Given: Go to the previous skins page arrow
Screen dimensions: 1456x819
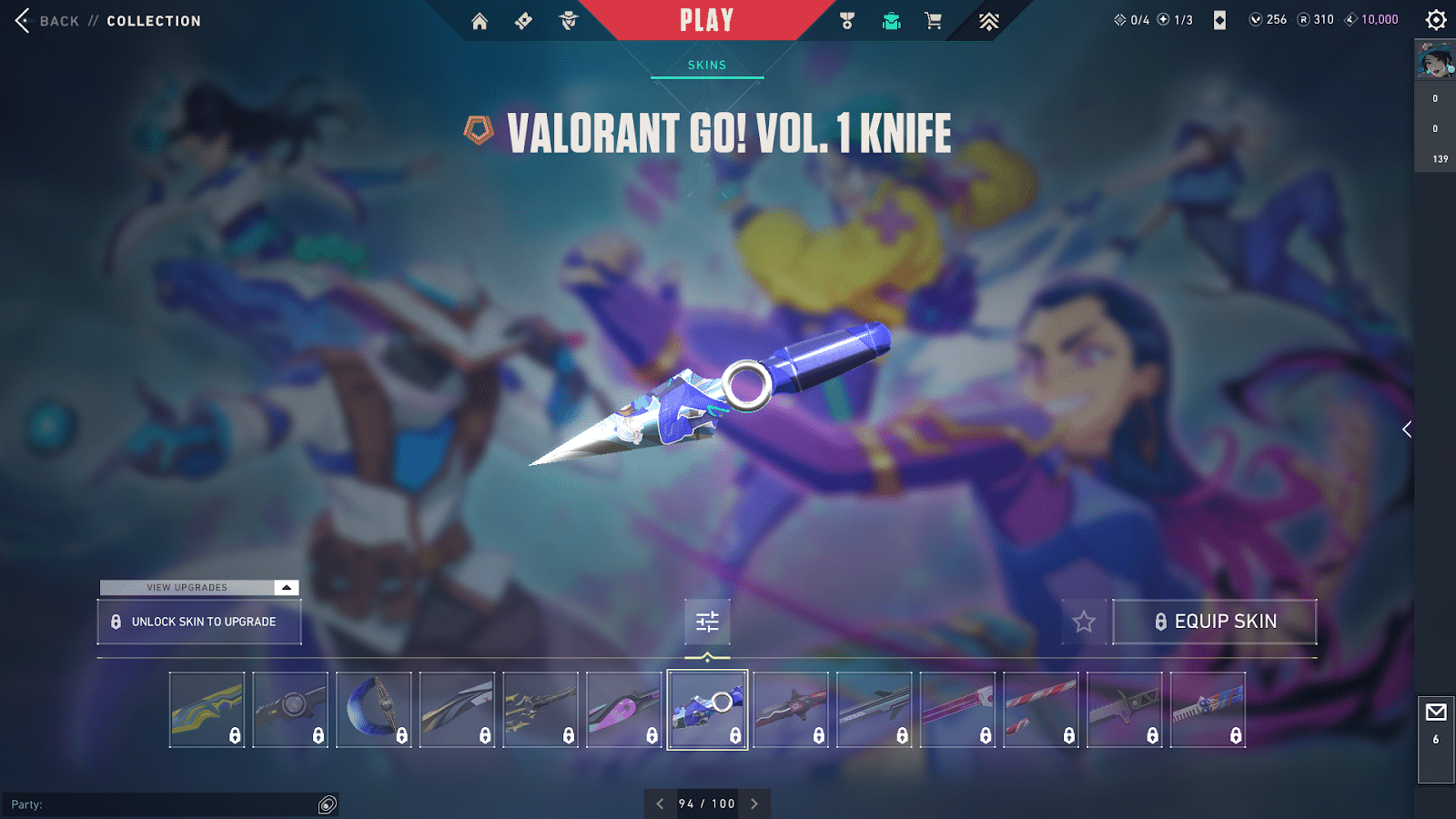Looking at the screenshot, I should (660, 804).
